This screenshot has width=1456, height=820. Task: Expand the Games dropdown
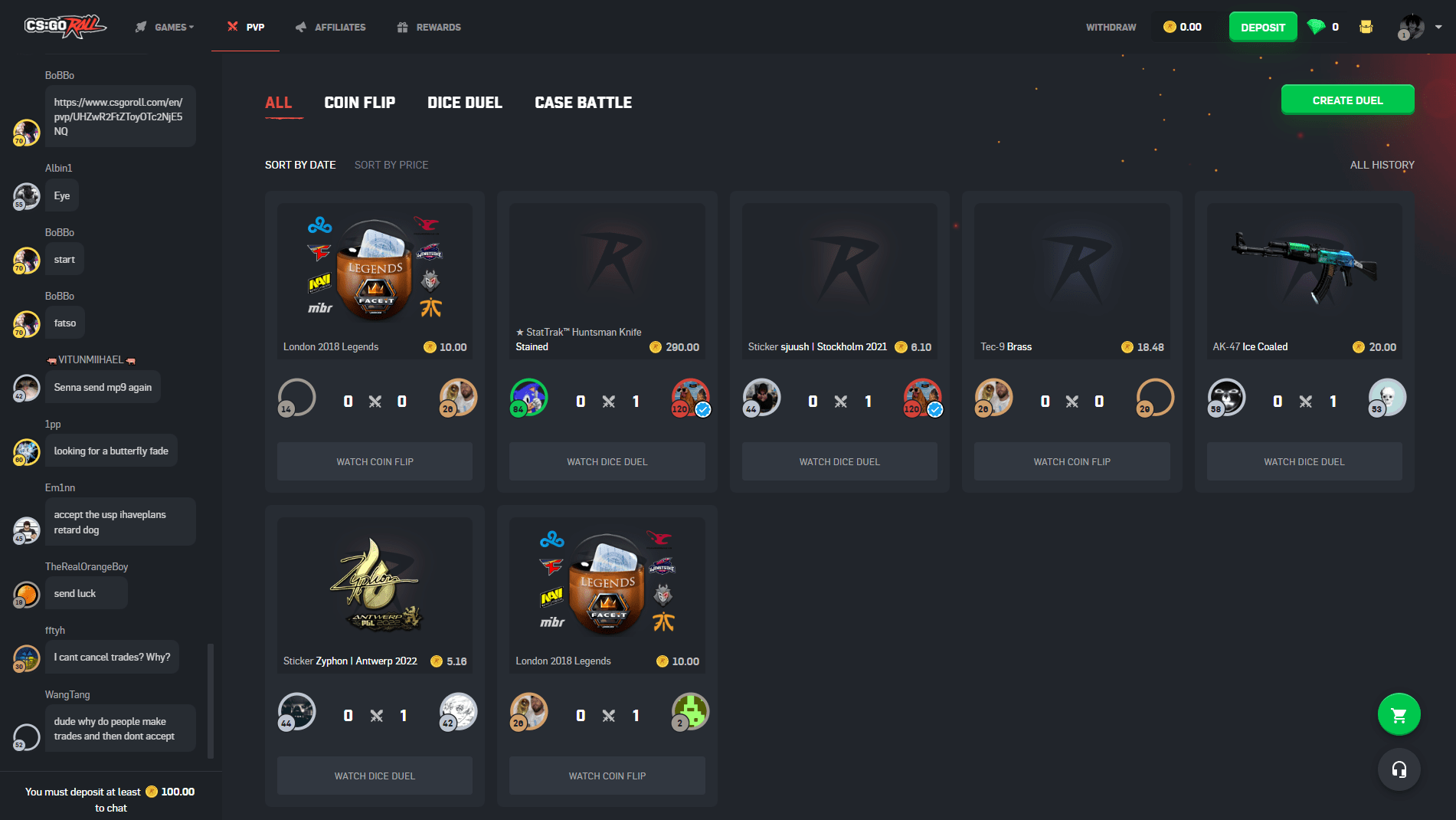pyautogui.click(x=191, y=28)
